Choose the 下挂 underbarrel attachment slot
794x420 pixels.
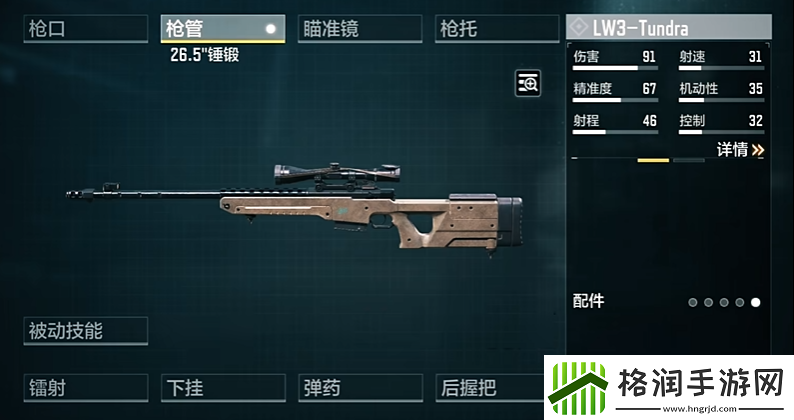(222, 387)
